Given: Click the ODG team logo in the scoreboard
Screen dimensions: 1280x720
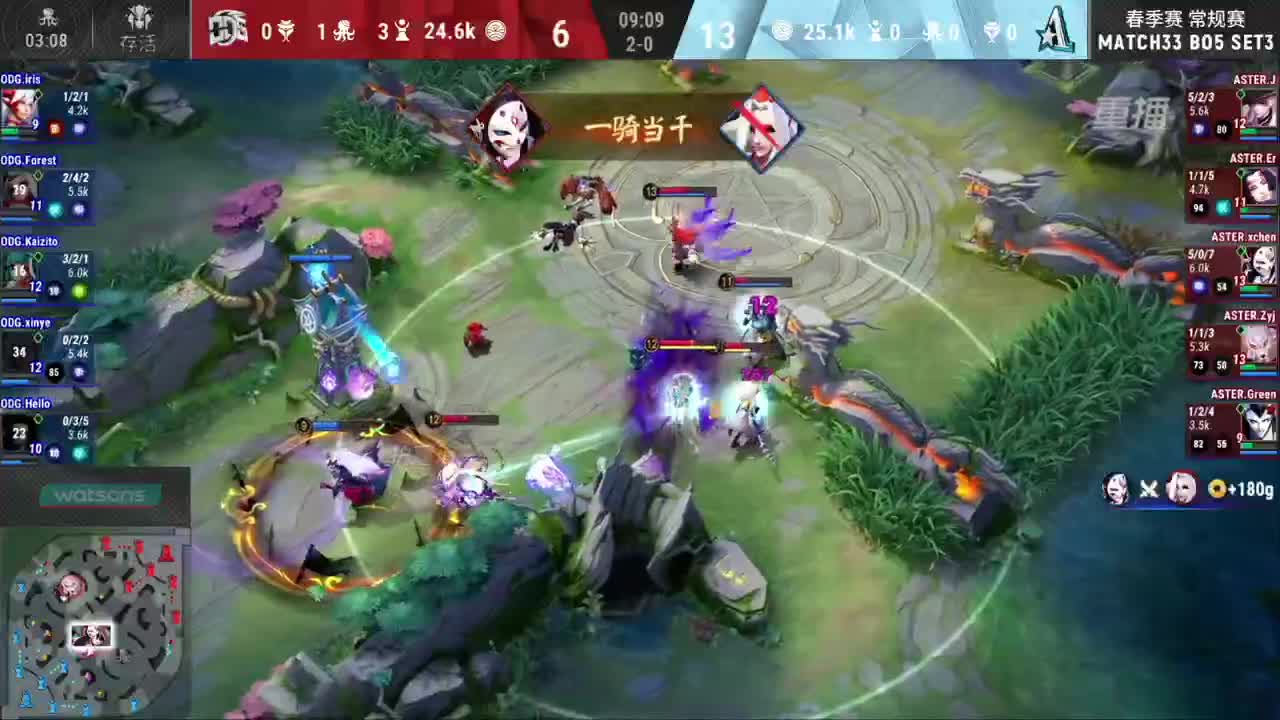Looking at the screenshot, I should pyautogui.click(x=229, y=32).
